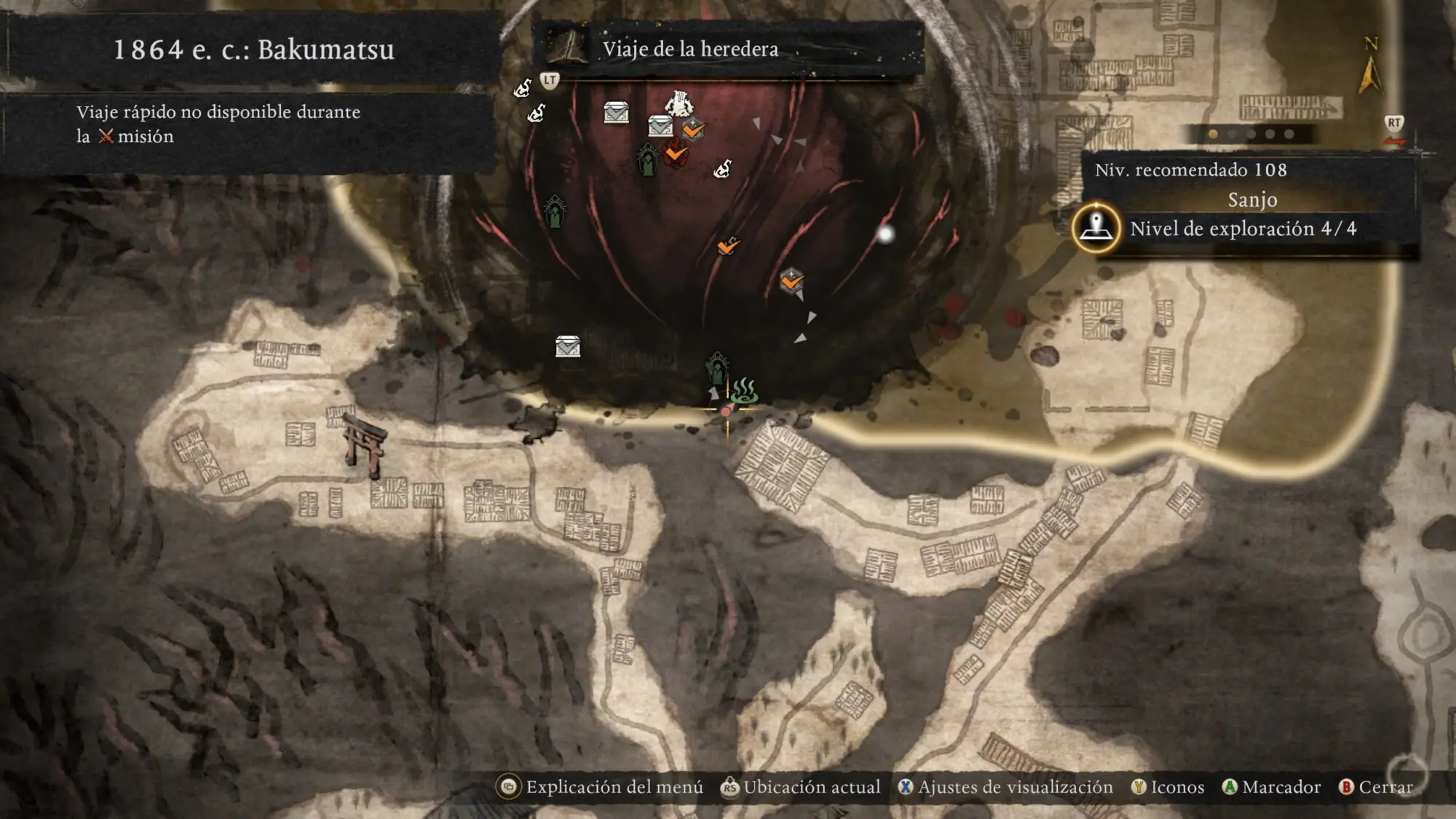Select the Sanjo region location icon

pos(1096,228)
